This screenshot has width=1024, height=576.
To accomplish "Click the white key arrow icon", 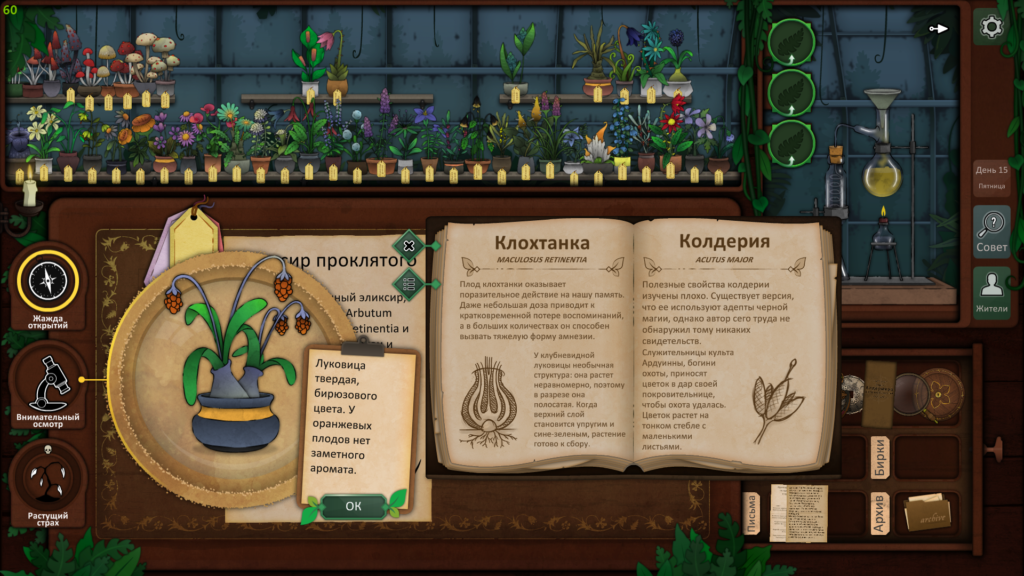I will 939,28.
